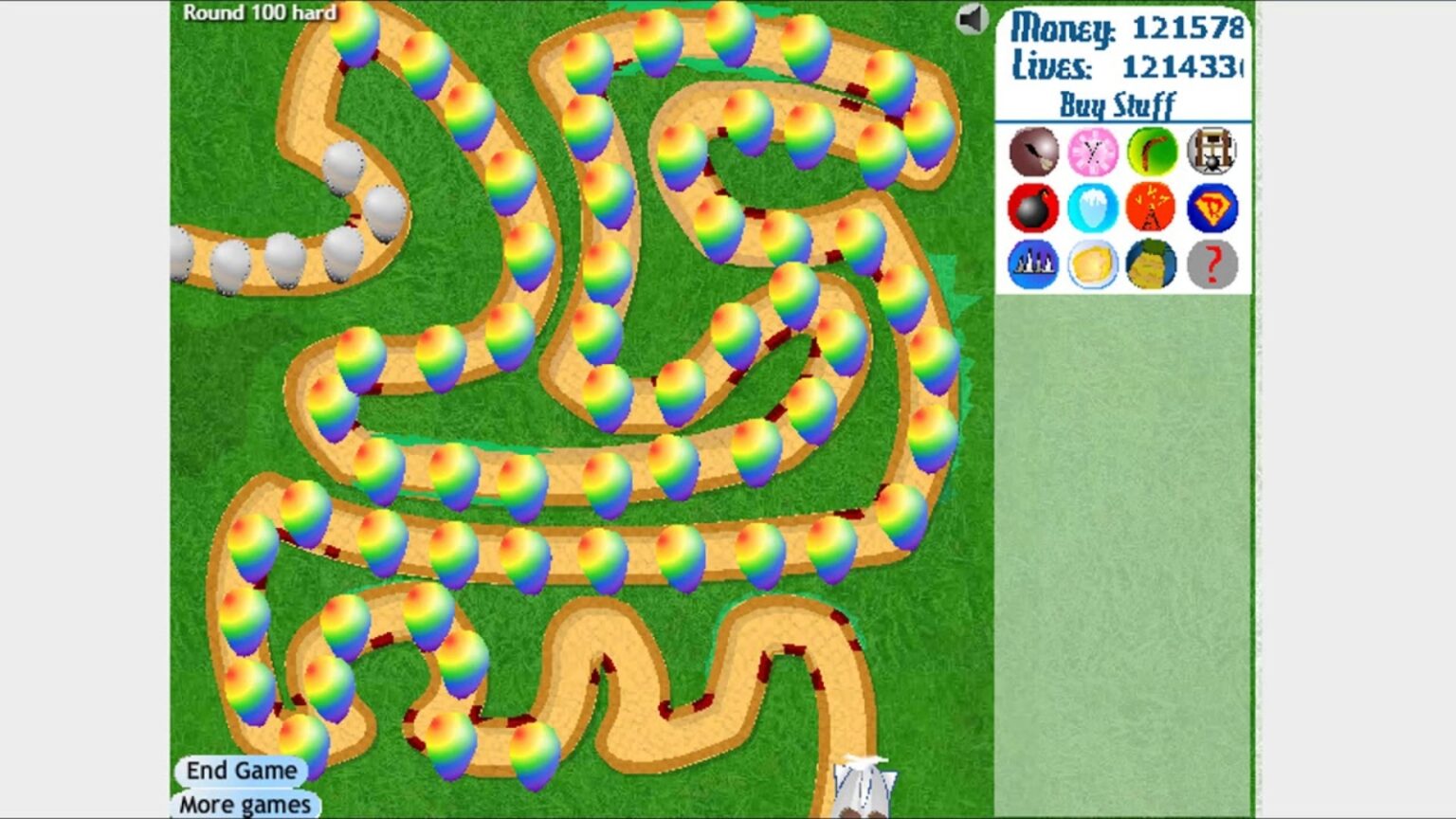1456x819 pixels.
Task: Mute the game sound with speaker icon
Action: point(973,20)
